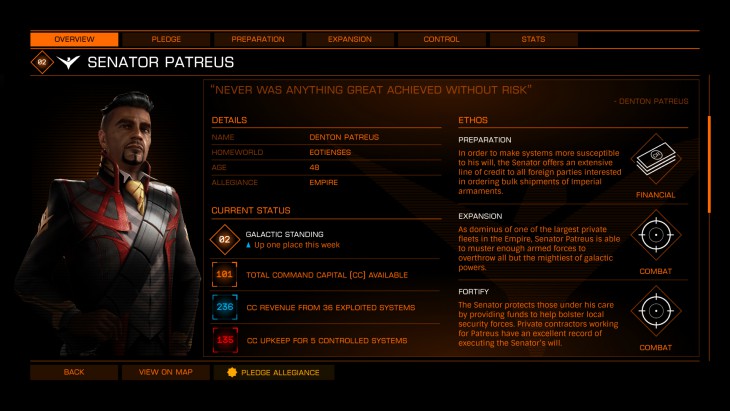Image resolution: width=730 pixels, height=411 pixels.
Task: Click the ethos panel scrollbar
Action: [709, 165]
